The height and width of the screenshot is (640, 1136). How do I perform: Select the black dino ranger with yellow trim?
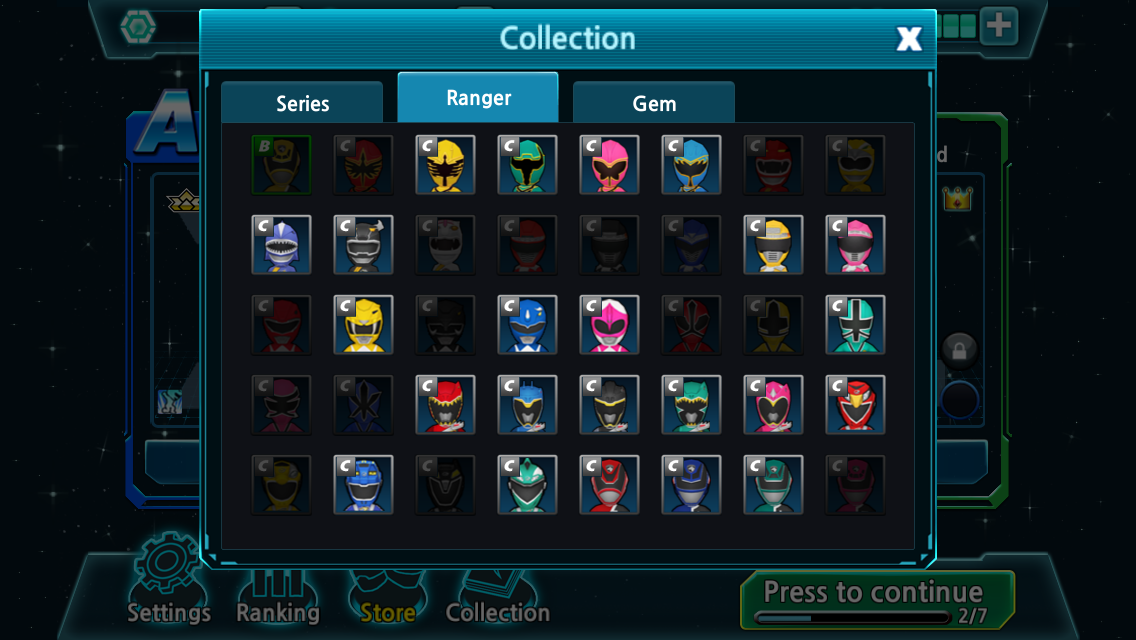pyautogui.click(x=609, y=405)
